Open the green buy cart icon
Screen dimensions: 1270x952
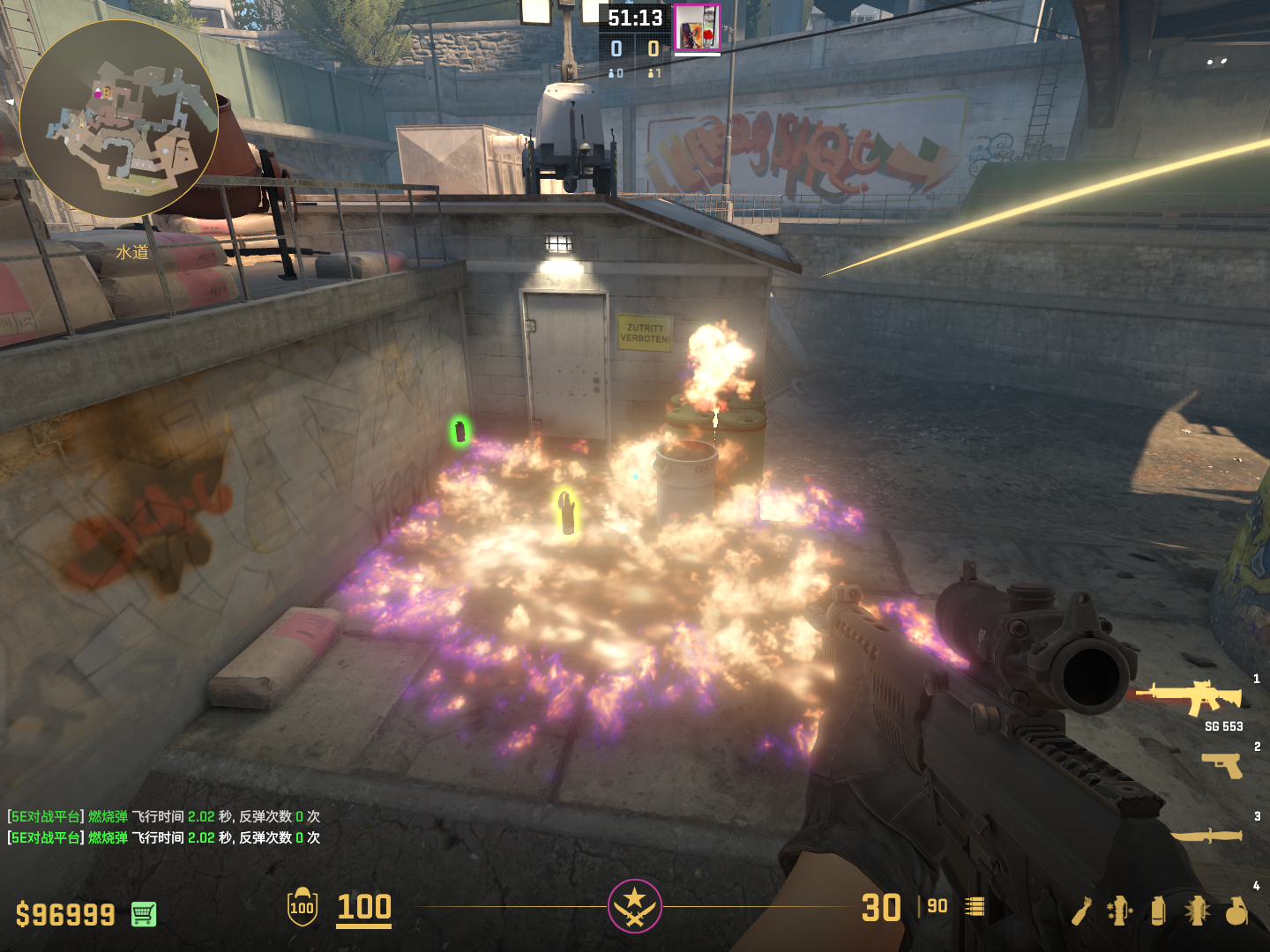point(144,914)
